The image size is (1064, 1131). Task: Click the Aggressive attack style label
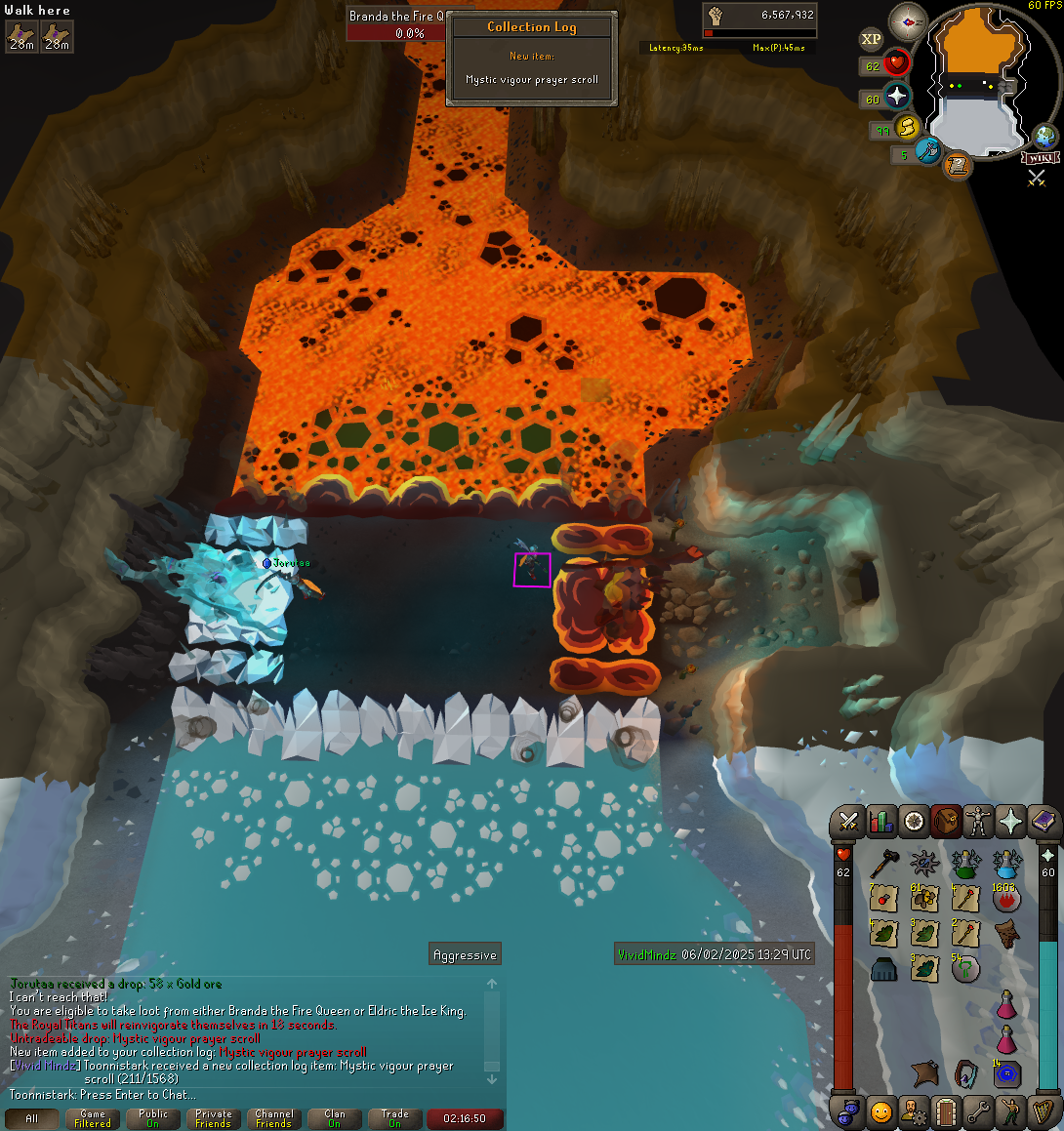tap(466, 955)
